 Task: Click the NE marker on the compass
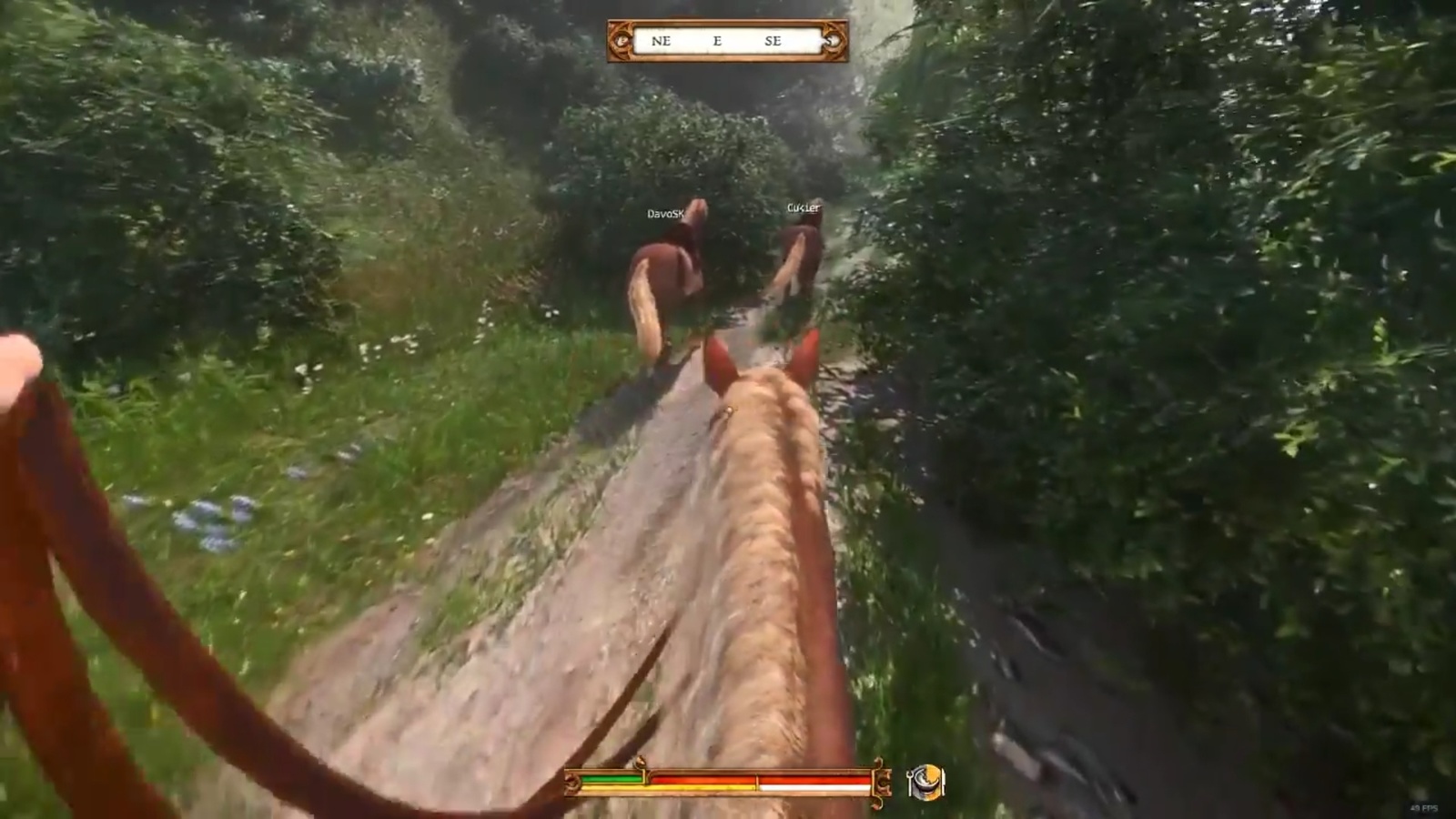pyautogui.click(x=662, y=41)
